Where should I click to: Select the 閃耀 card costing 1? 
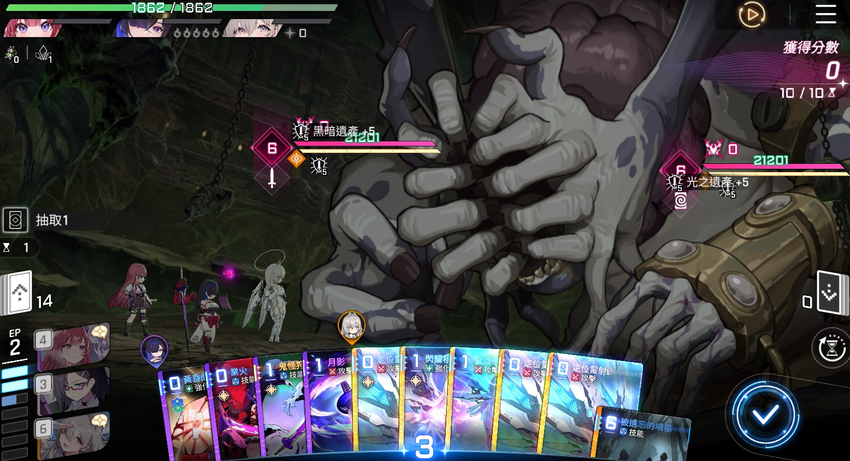[427, 400]
